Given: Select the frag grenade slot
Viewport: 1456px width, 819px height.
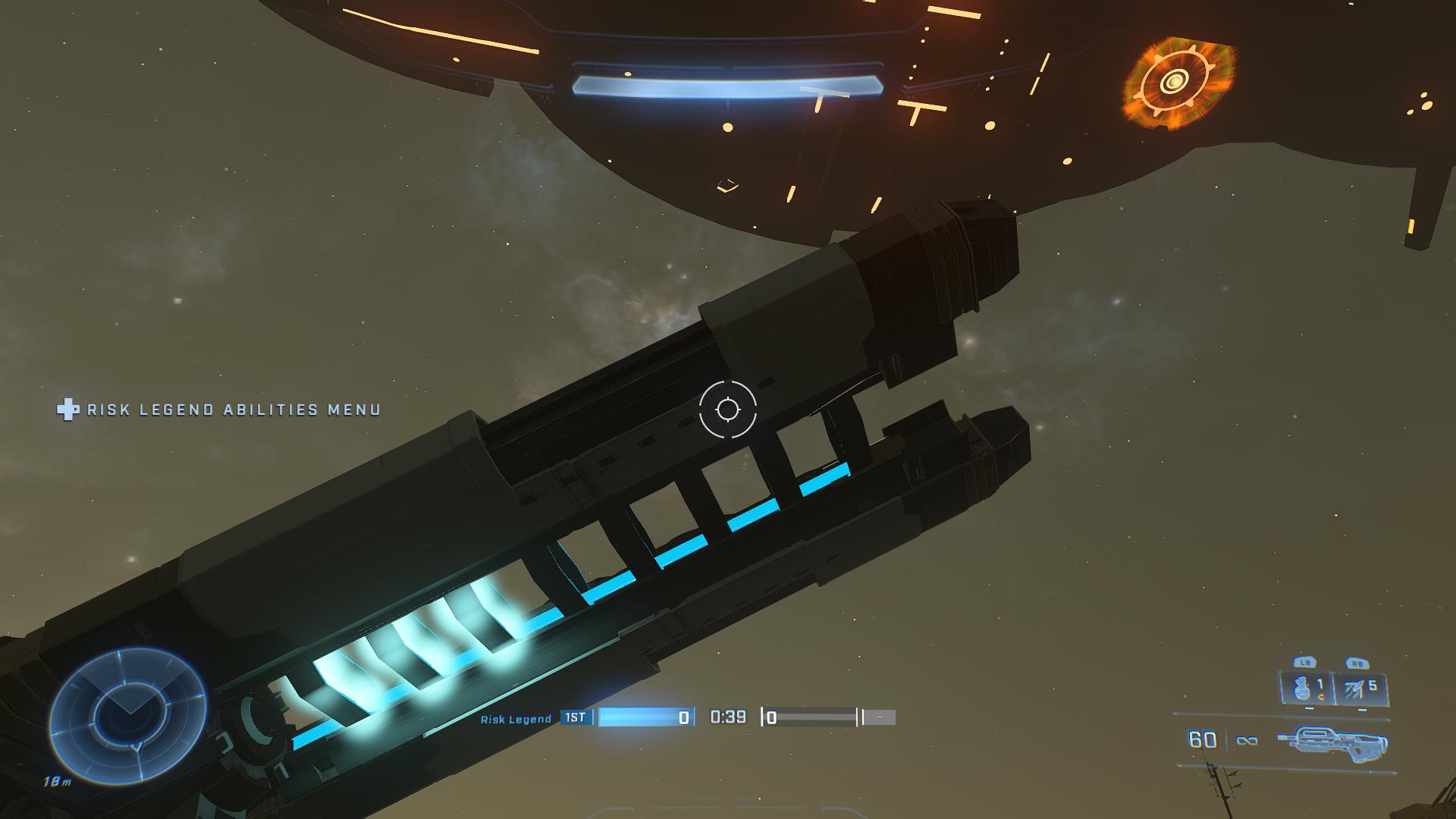Looking at the screenshot, I should (1307, 689).
